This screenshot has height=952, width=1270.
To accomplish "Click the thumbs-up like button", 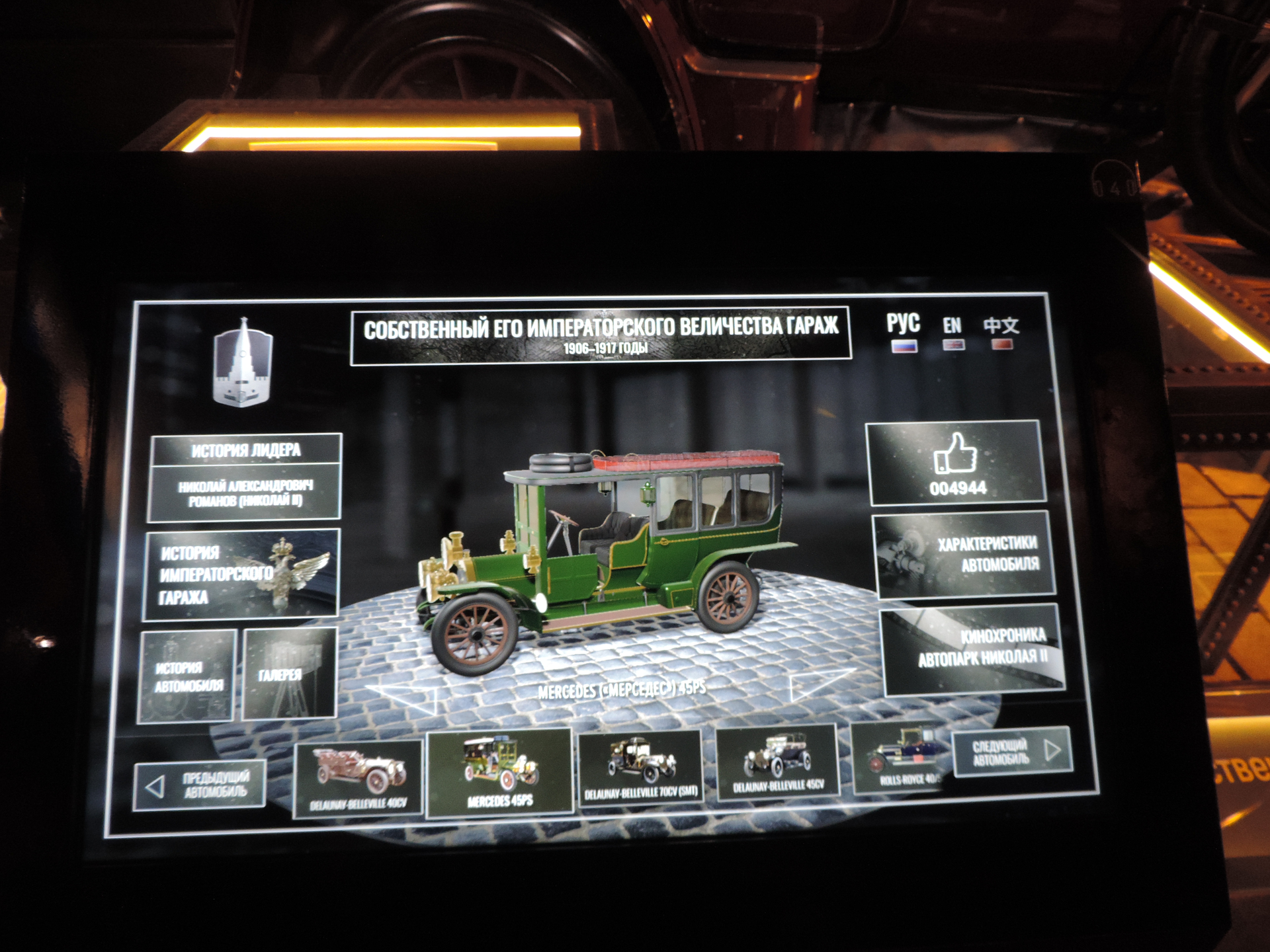I will (x=956, y=464).
